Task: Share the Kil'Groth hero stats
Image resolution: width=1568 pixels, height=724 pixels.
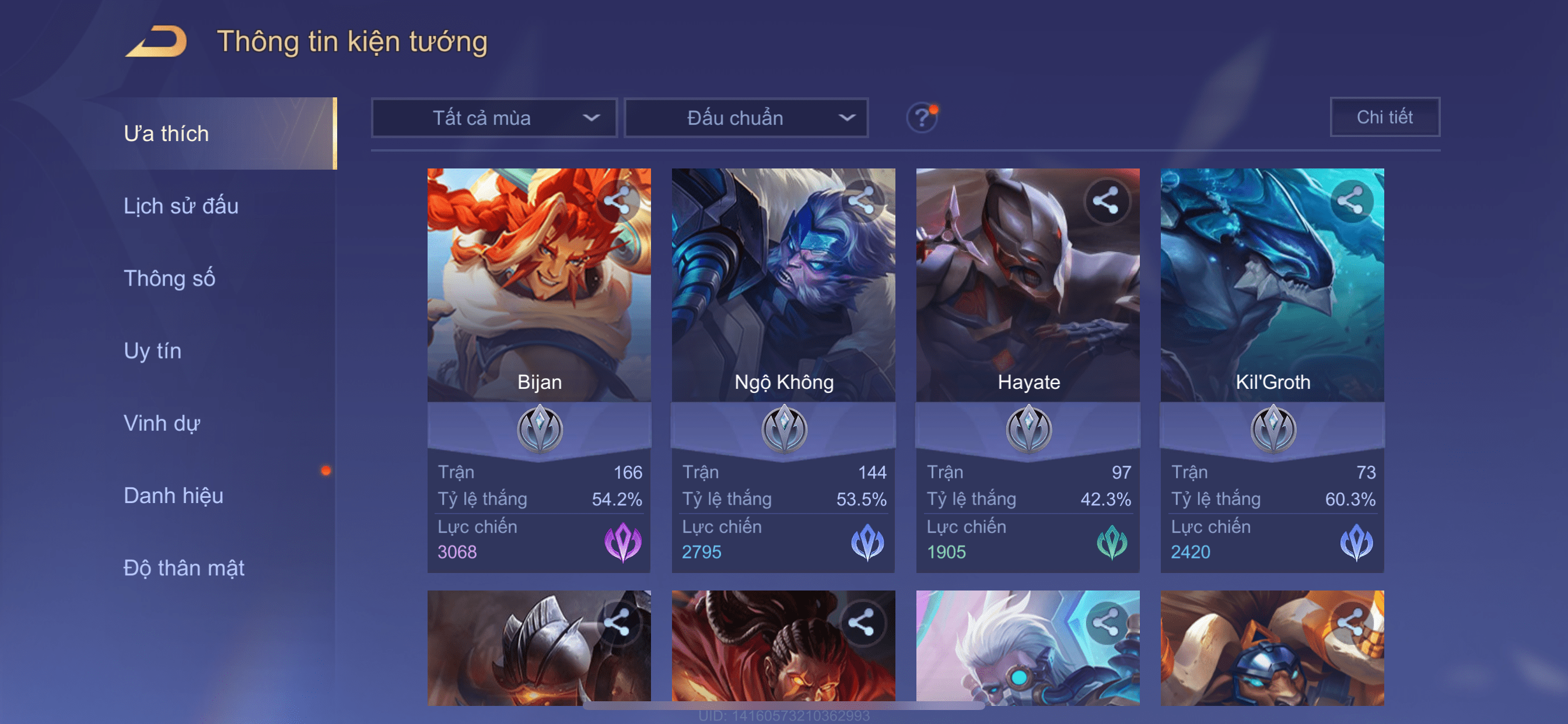Action: (1350, 201)
